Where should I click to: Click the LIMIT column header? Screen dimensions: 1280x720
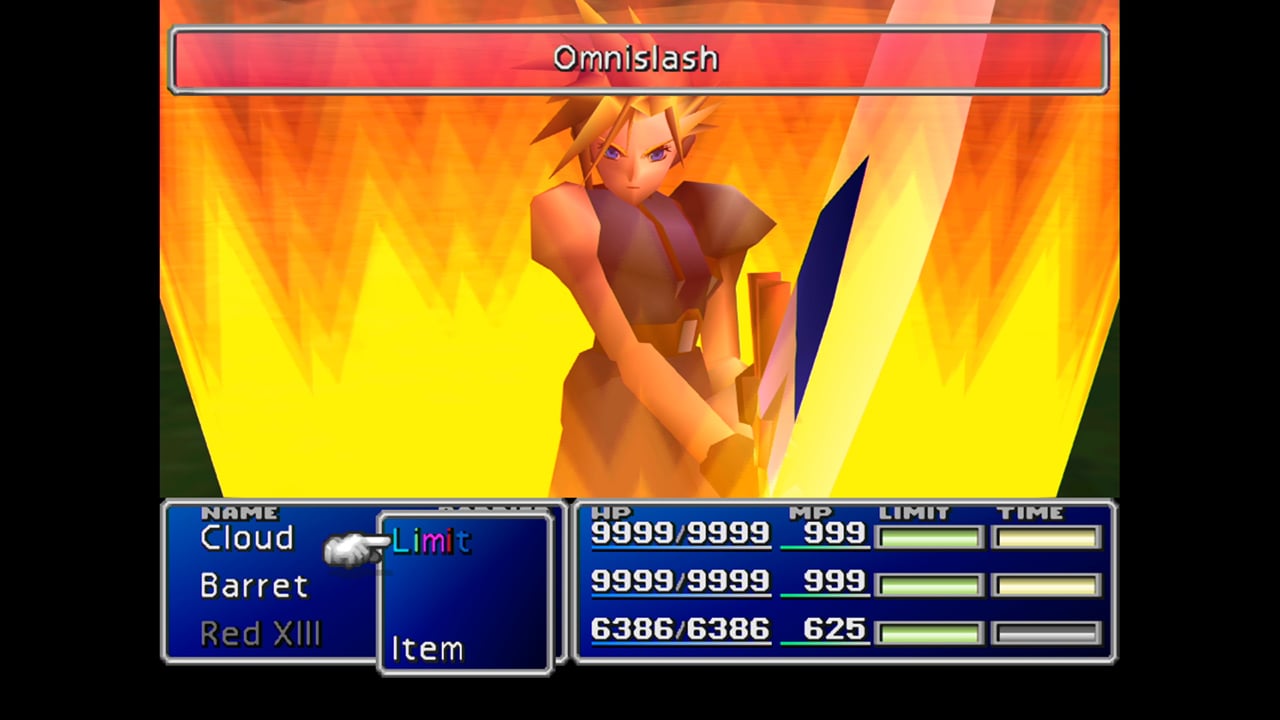tap(913, 513)
